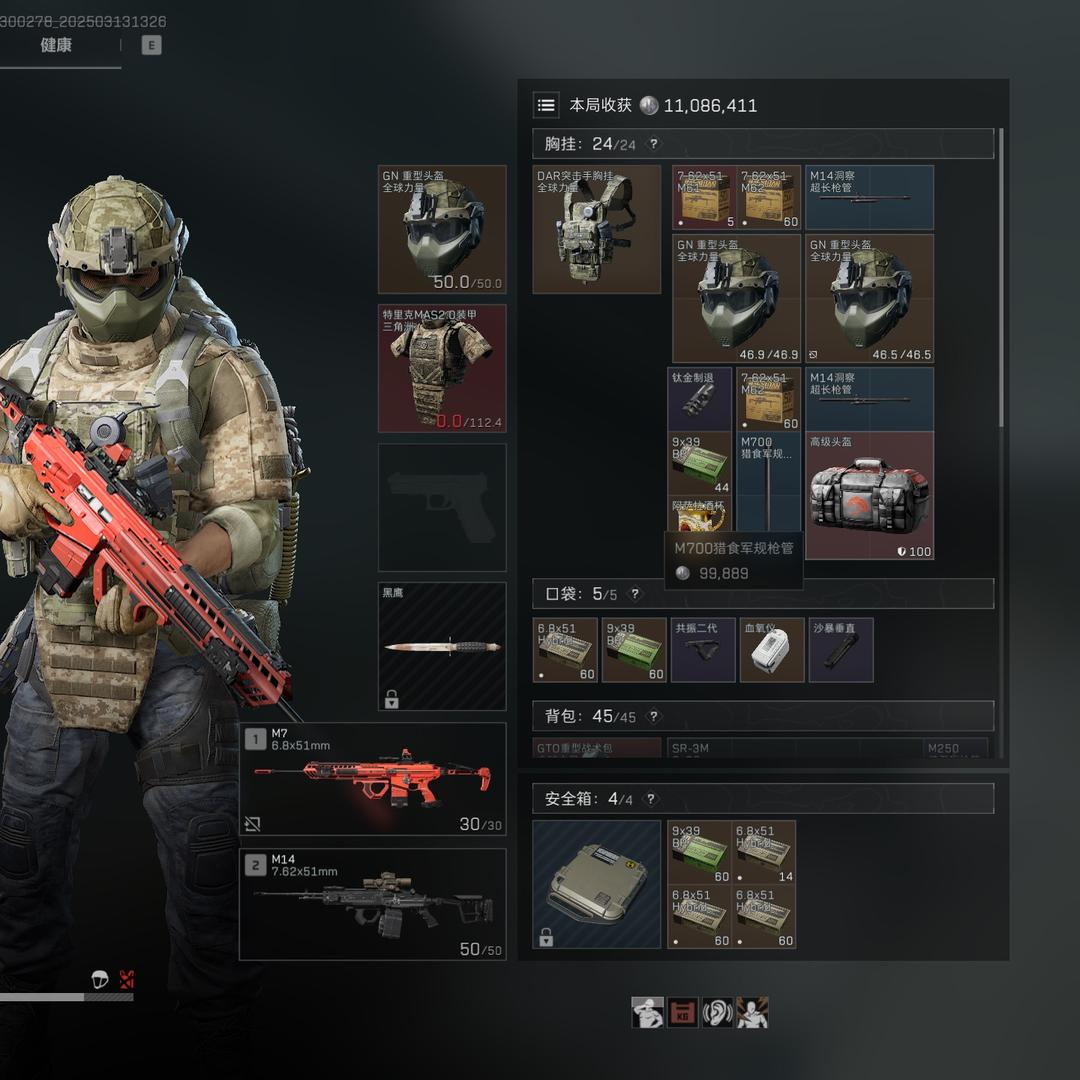The height and width of the screenshot is (1080, 1080).
Task: Click the ear hearing status icon
Action: (717, 1012)
